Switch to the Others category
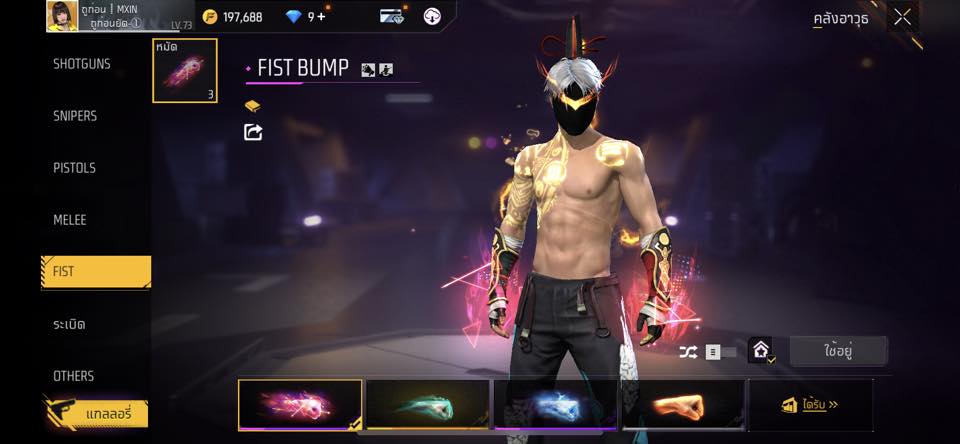This screenshot has height=444, width=960. coord(74,376)
